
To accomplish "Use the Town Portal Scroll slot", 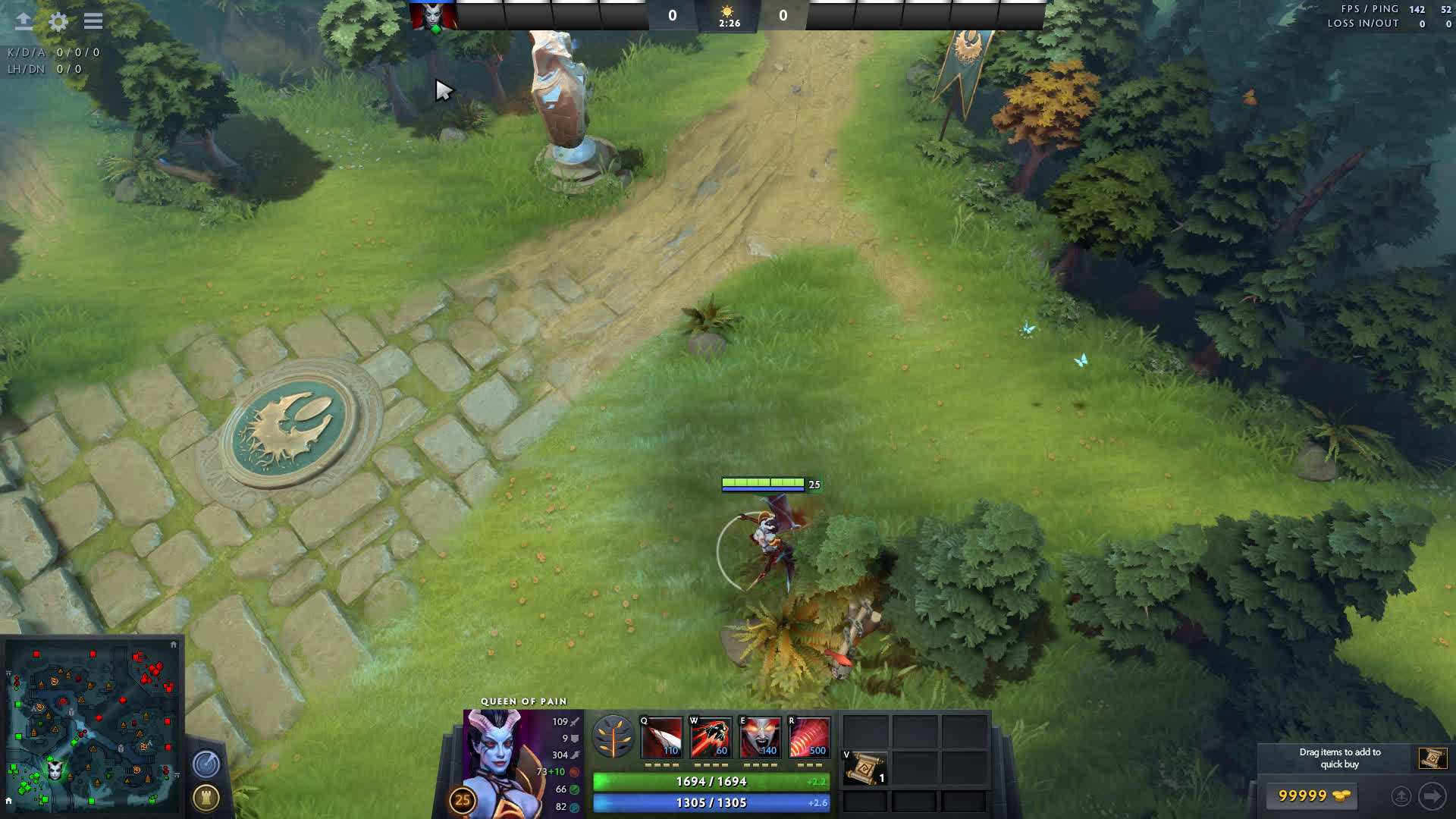I will point(864,768).
